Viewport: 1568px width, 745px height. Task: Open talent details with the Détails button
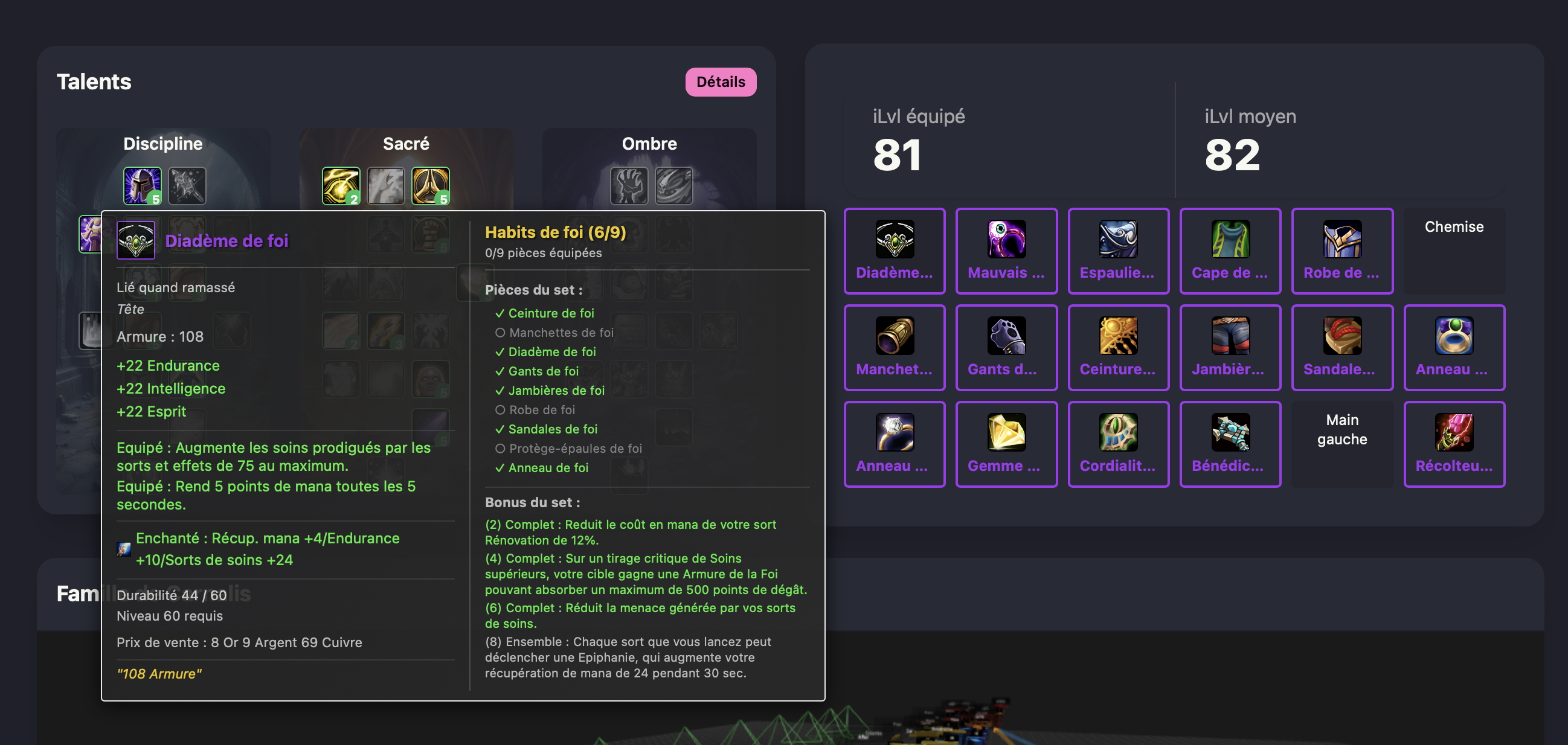click(x=720, y=82)
